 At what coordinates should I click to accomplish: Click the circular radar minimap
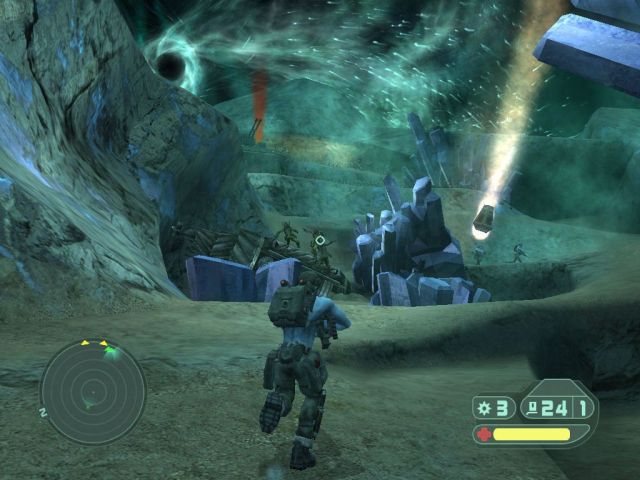pyautogui.click(x=92, y=392)
